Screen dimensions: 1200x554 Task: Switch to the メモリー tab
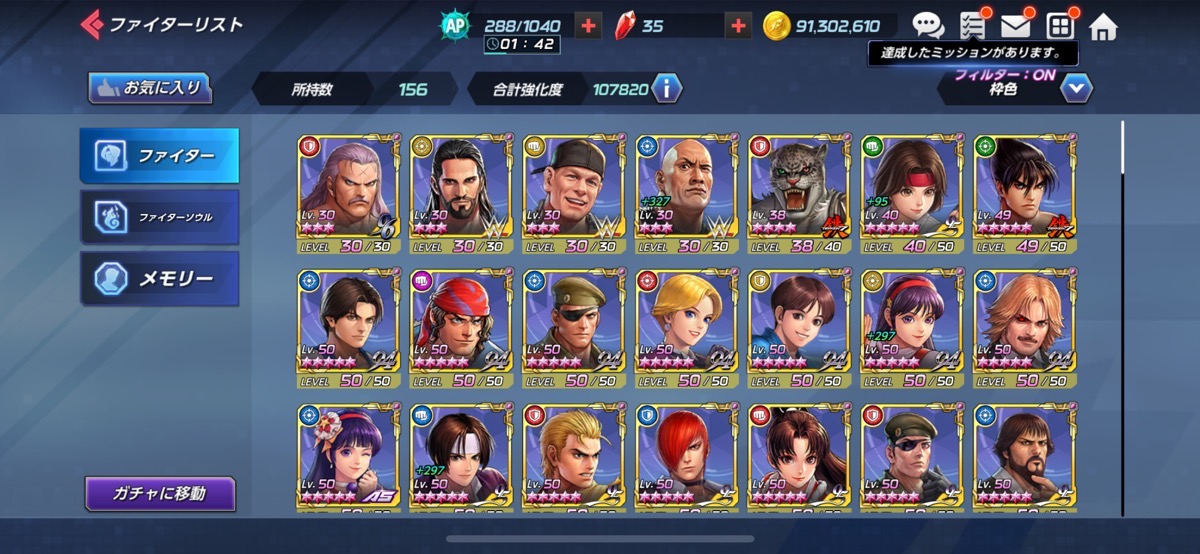(160, 278)
